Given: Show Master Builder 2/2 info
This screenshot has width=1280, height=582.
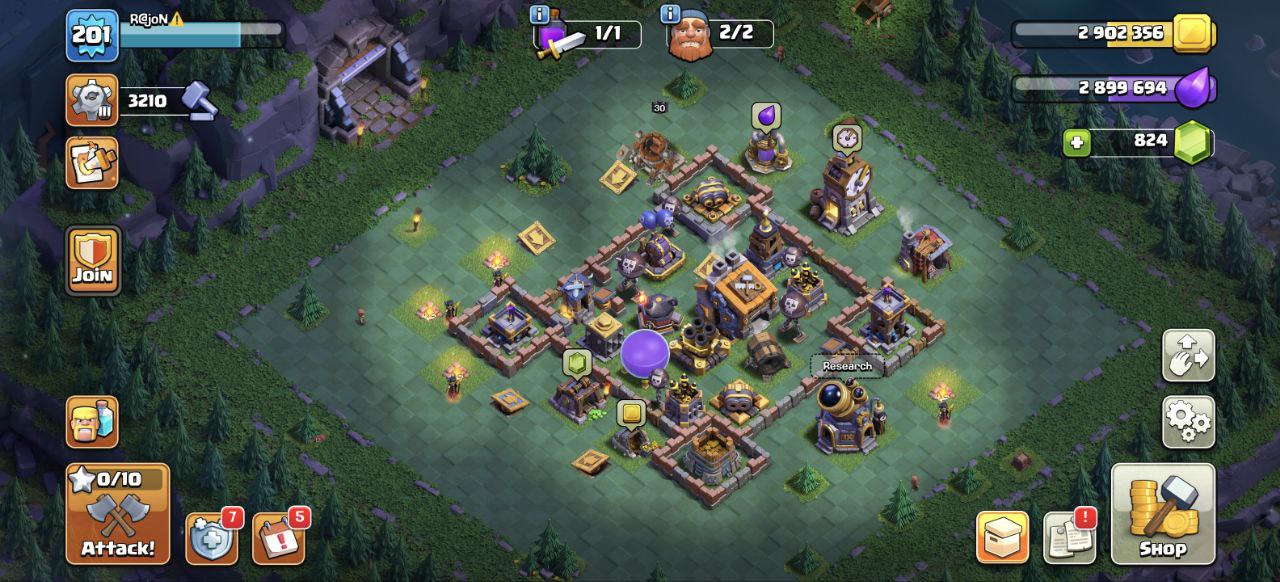Looking at the screenshot, I should pos(670,15).
